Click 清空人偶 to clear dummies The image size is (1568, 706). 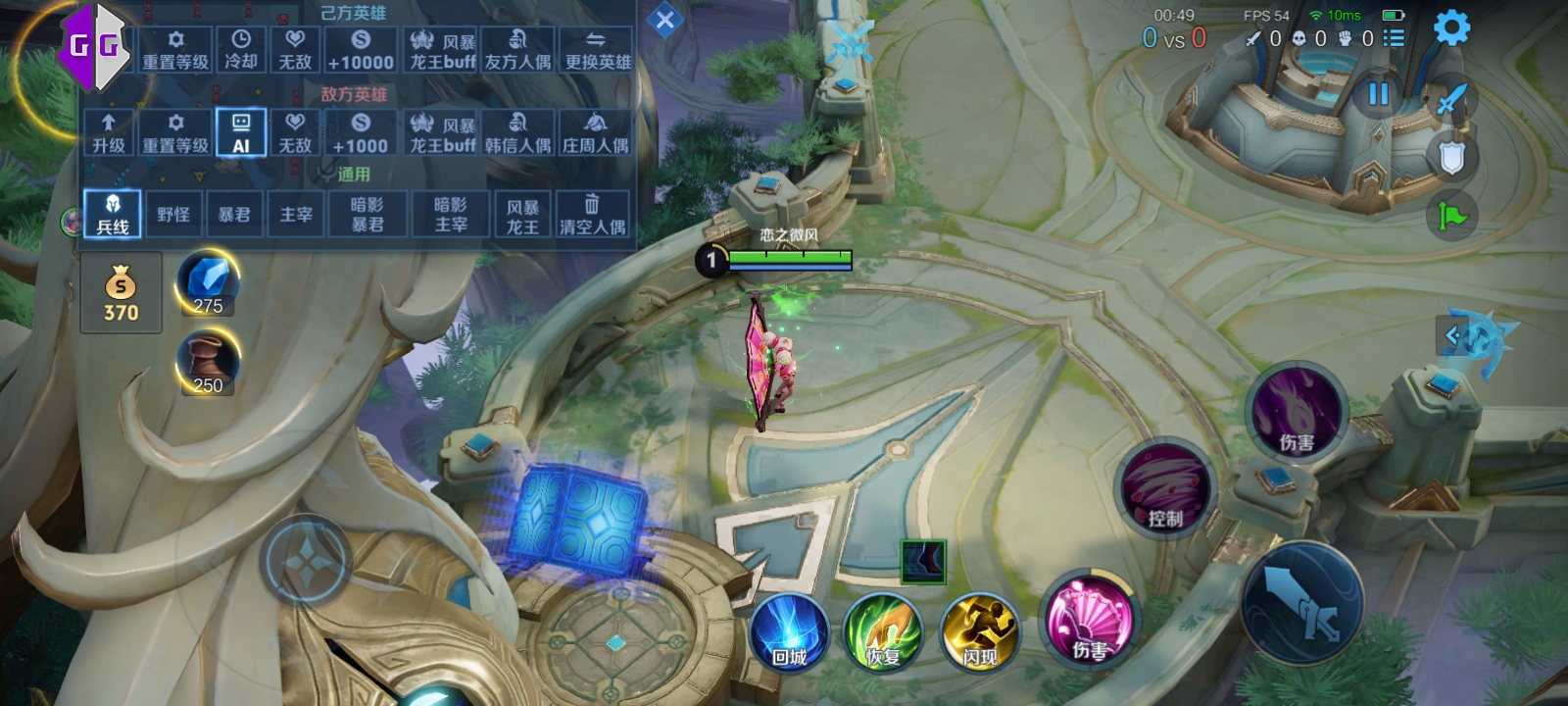(592, 214)
